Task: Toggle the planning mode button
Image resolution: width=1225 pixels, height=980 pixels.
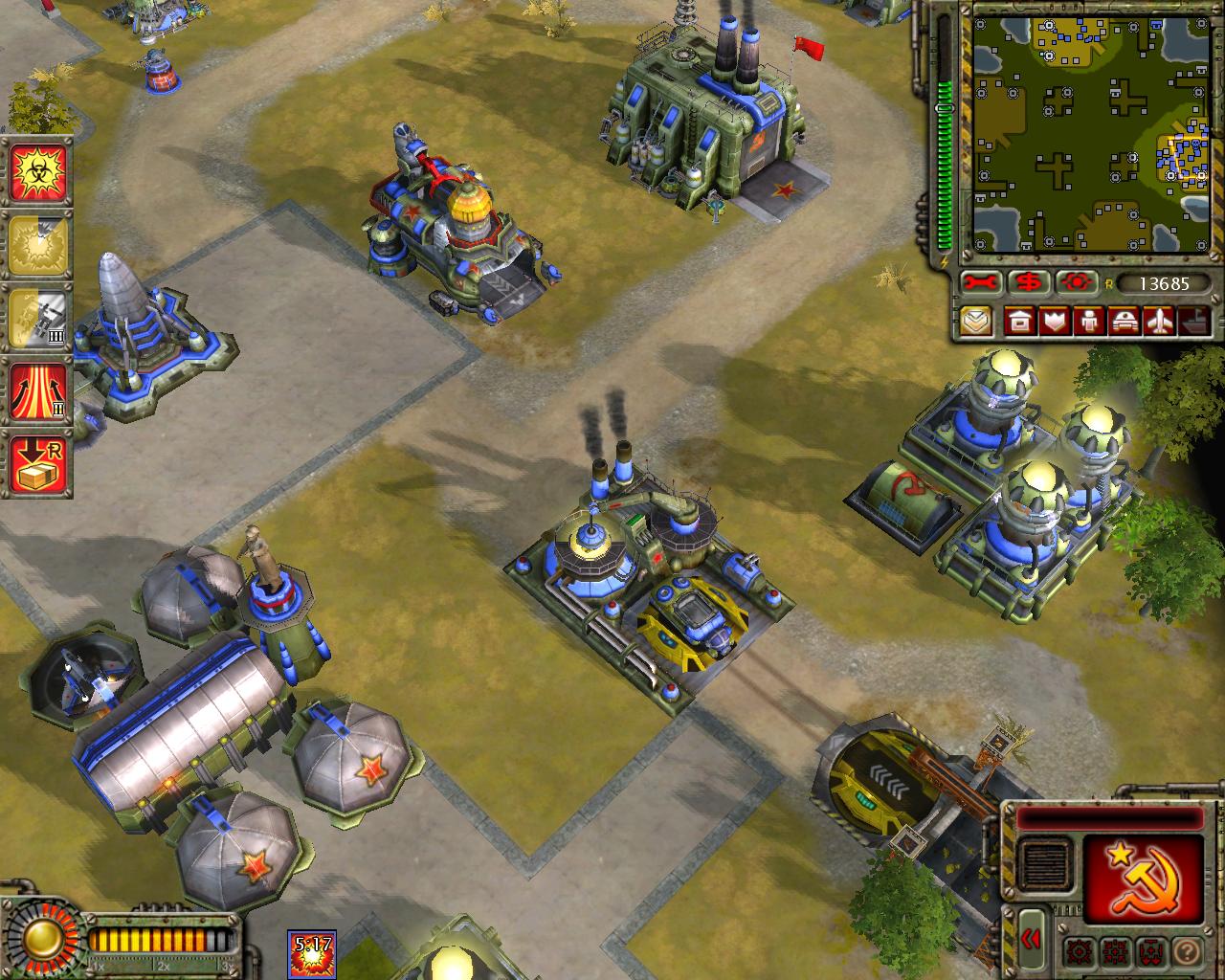Action: [1149, 952]
